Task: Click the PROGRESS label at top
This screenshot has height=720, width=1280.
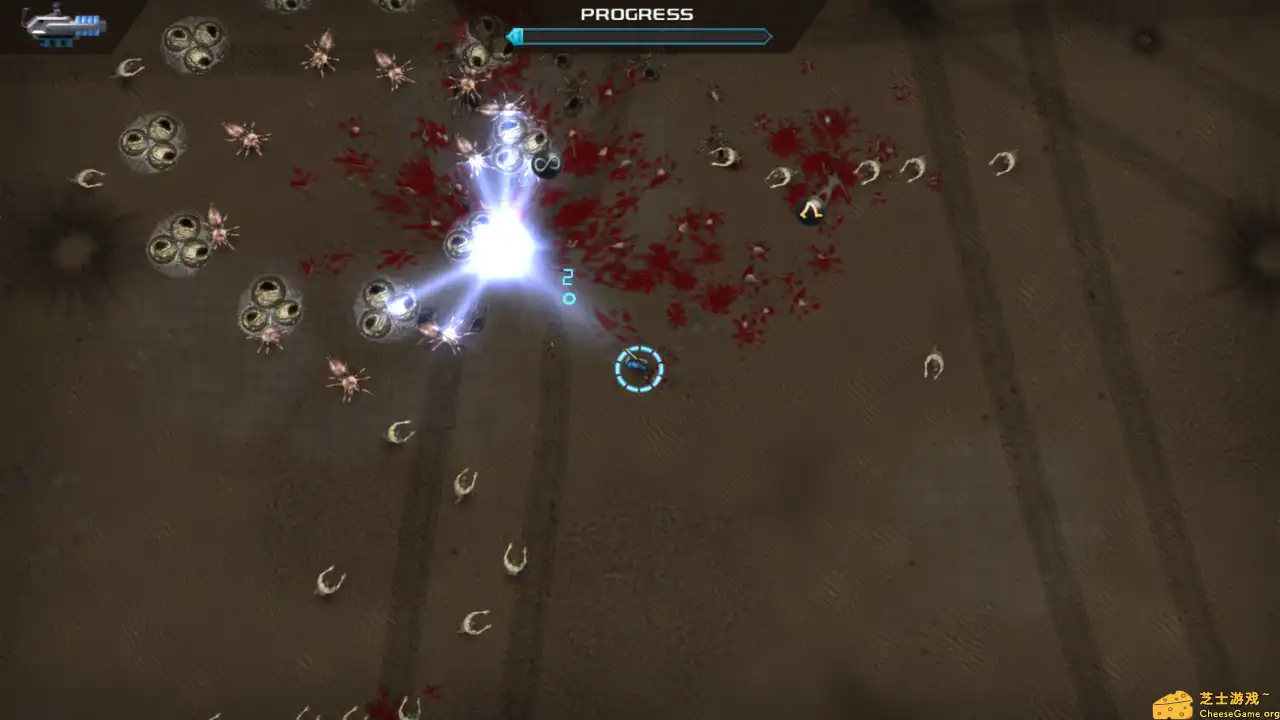Action: click(x=636, y=14)
